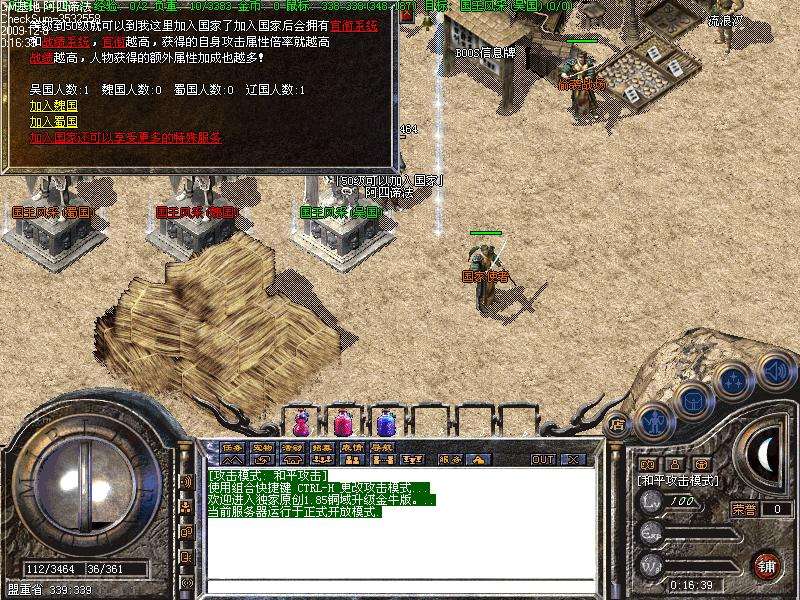Open the character status round button
This screenshot has width=800, height=600.
click(x=653, y=422)
